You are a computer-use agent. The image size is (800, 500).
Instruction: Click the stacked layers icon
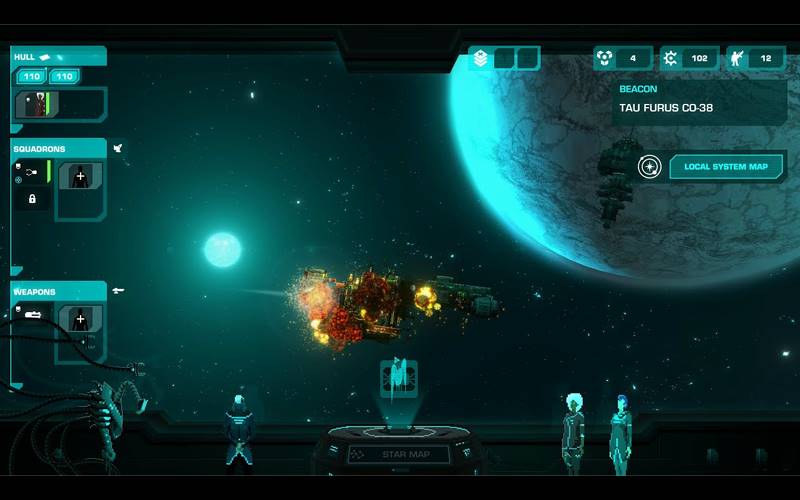click(x=481, y=59)
